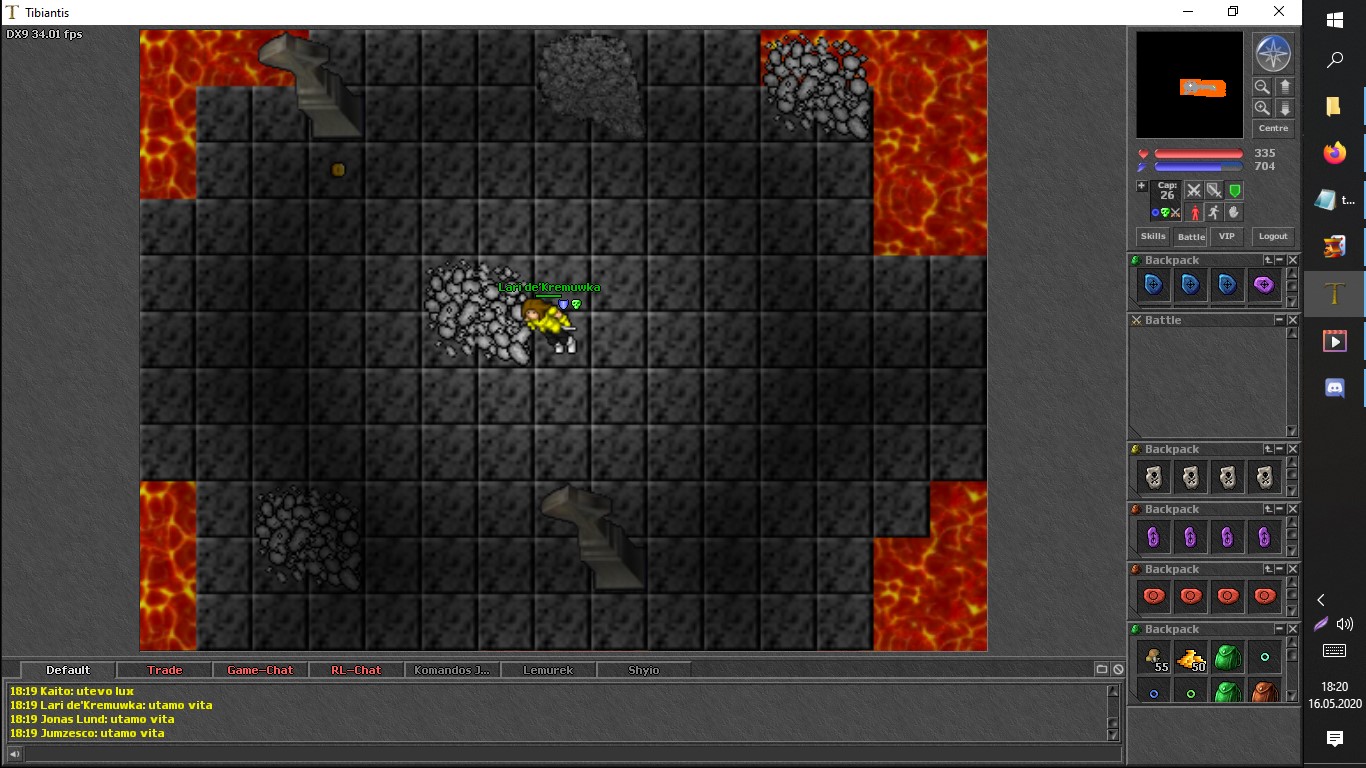Move minimap up one floor
This screenshot has width=1366, height=768.
point(1285,87)
